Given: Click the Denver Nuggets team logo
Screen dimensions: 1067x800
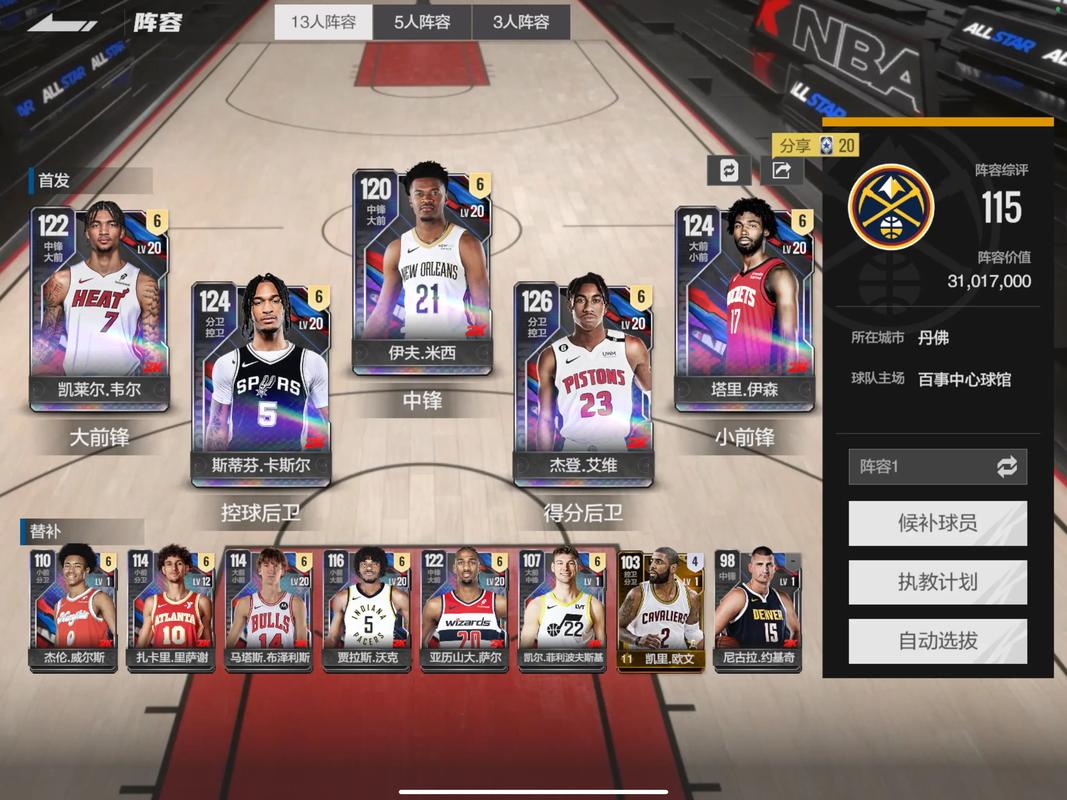Looking at the screenshot, I should pyautogui.click(x=891, y=207).
